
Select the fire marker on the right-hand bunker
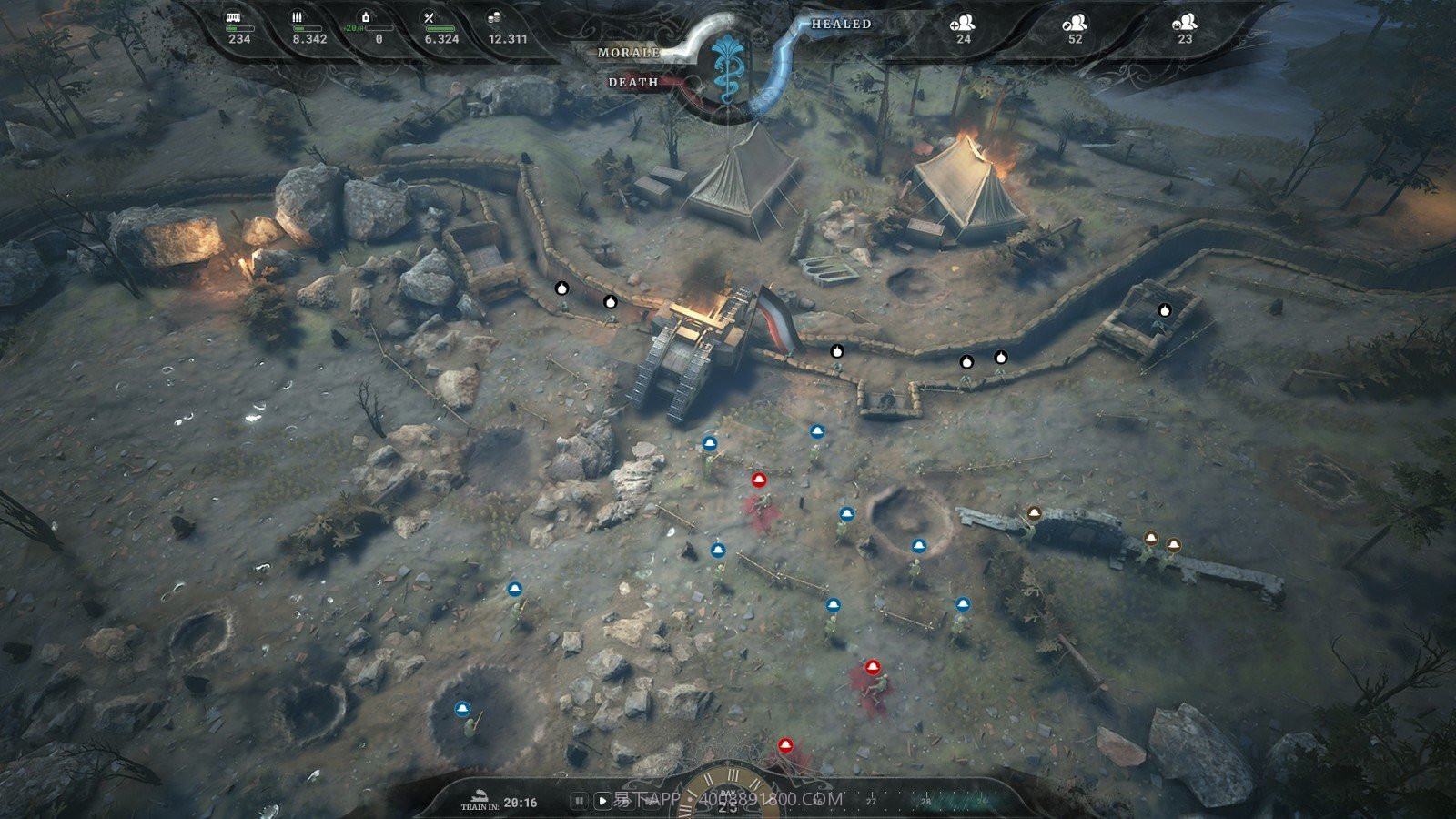pos(1164,310)
